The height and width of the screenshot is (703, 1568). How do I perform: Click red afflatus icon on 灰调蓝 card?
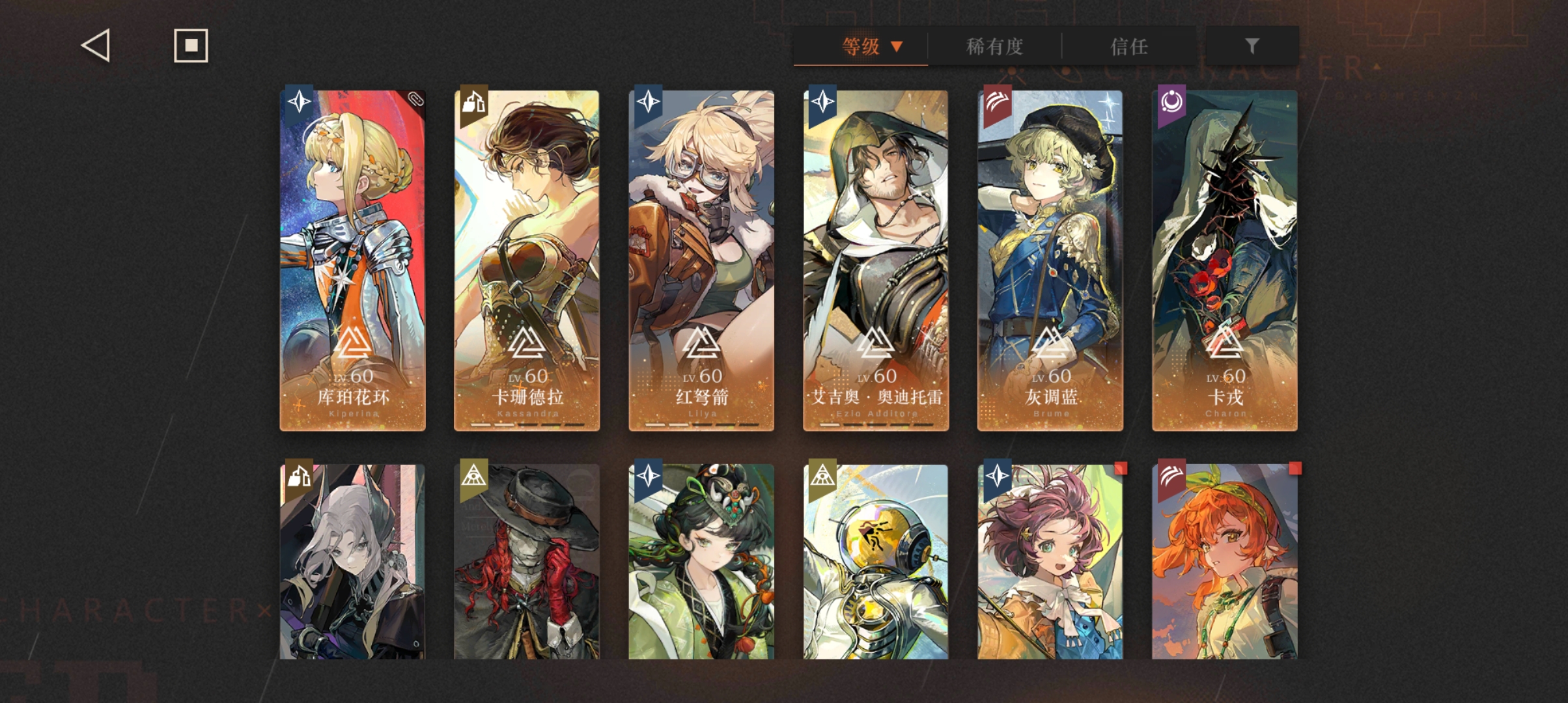pos(997,102)
